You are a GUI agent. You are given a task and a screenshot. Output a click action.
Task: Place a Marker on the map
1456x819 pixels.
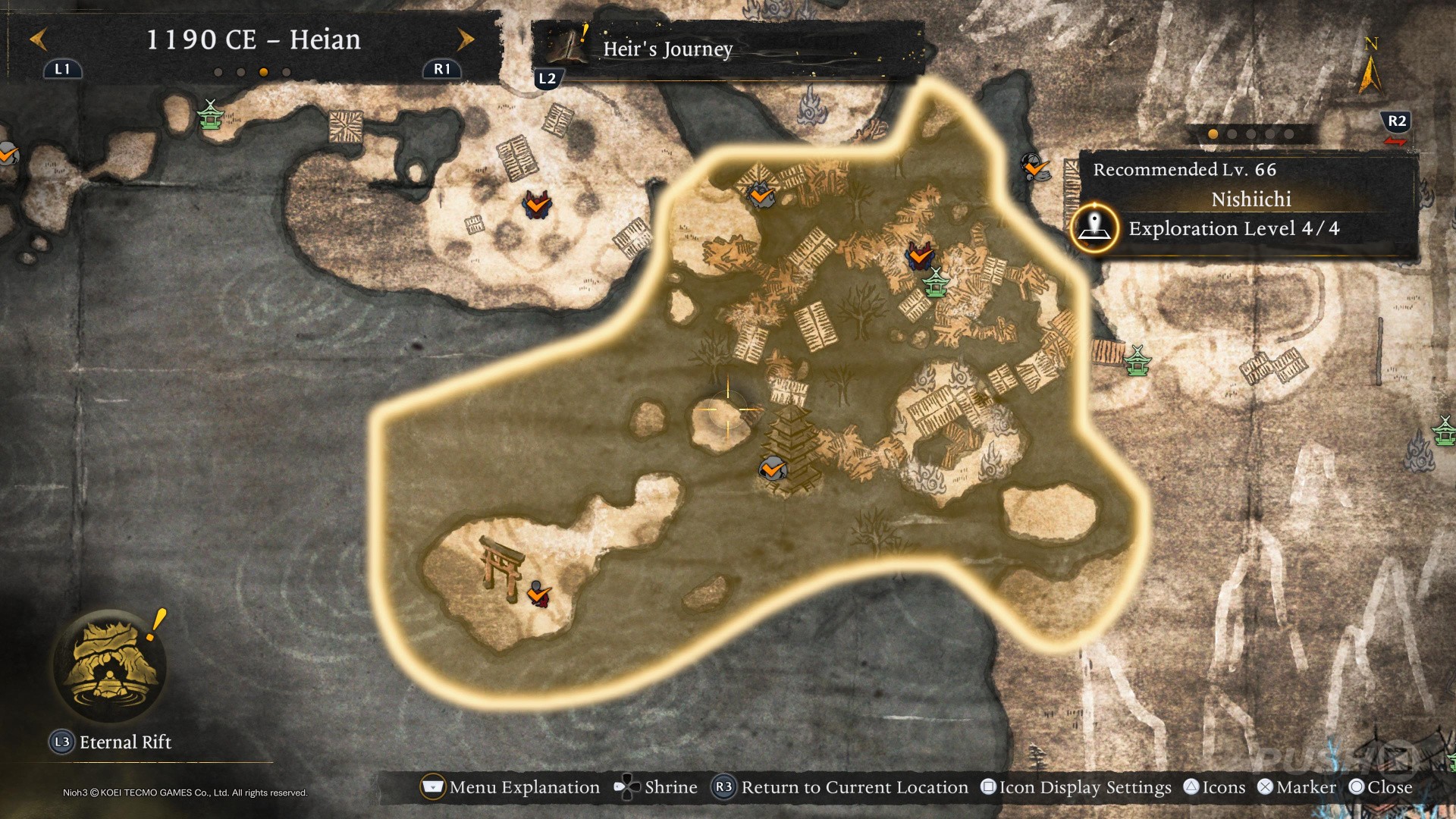click(1296, 787)
